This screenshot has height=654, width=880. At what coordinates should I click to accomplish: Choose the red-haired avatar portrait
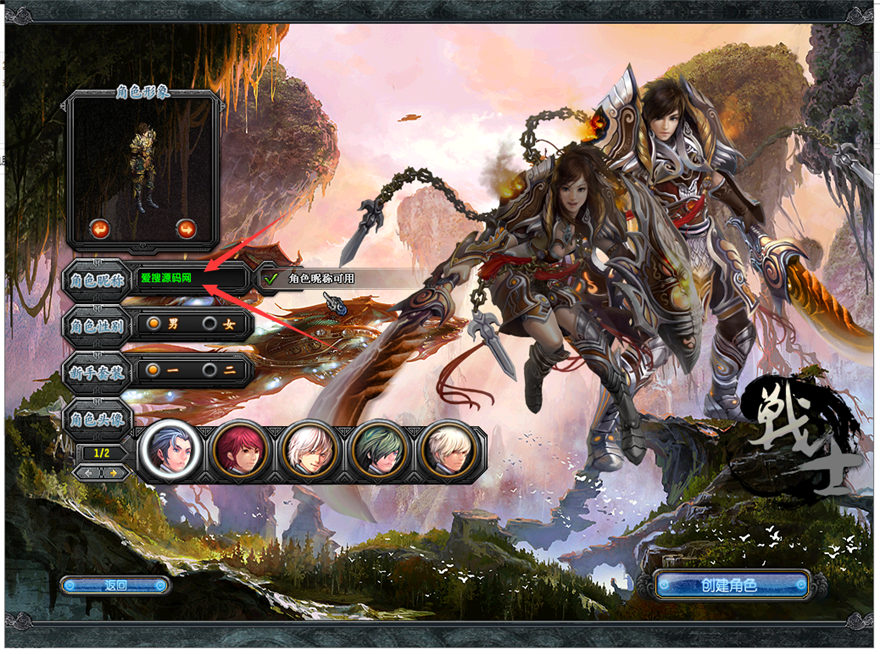240,450
